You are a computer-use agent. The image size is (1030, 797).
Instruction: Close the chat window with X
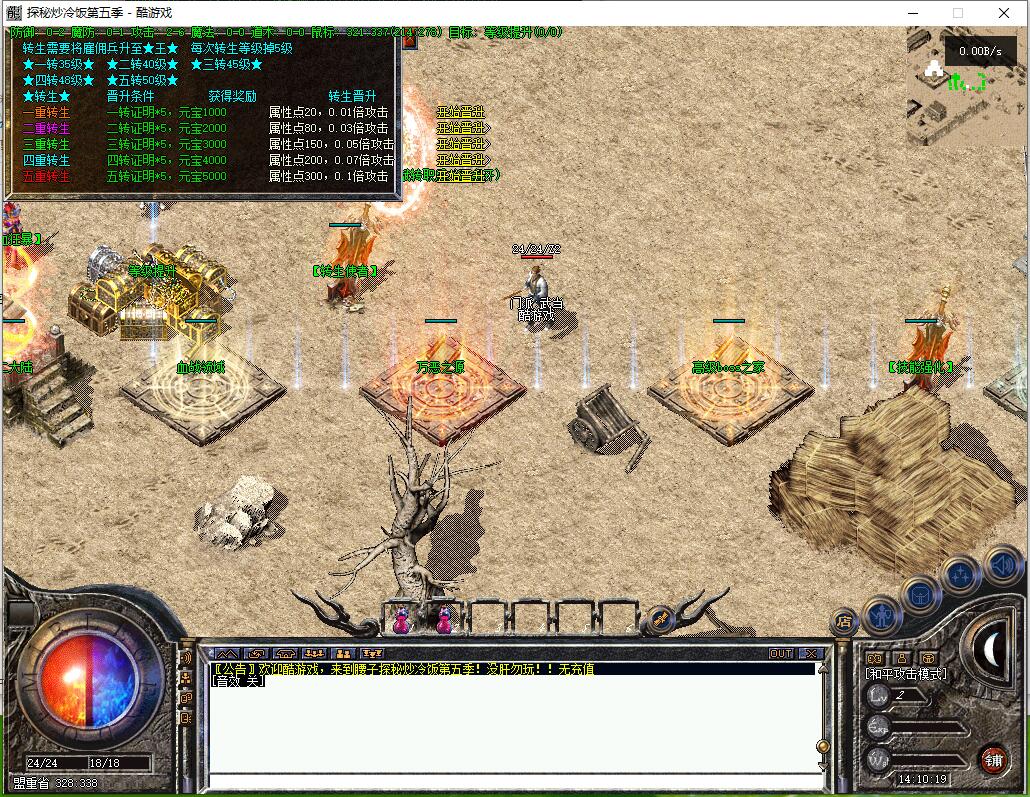[810, 654]
